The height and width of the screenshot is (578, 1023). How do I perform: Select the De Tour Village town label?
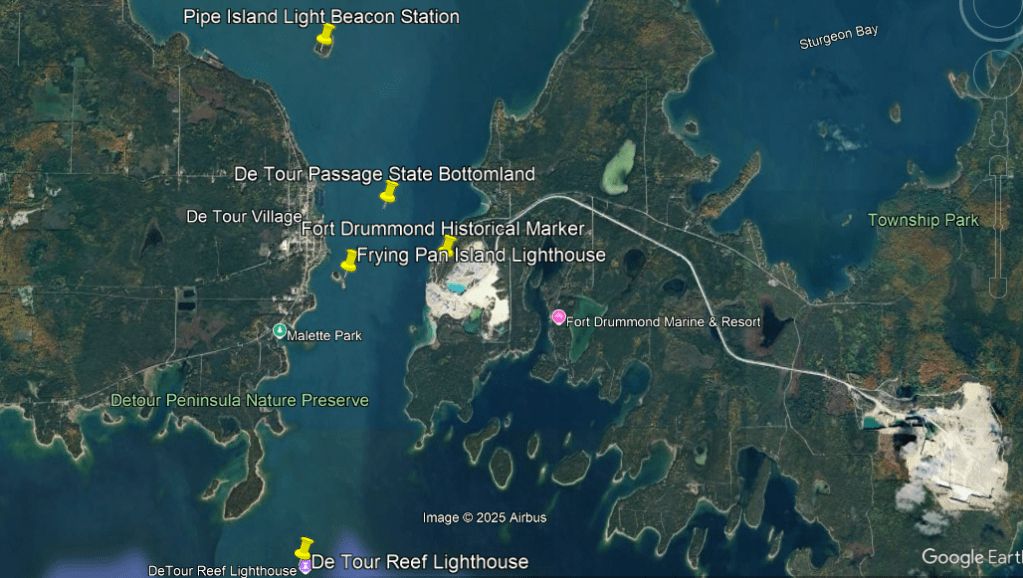click(x=244, y=216)
